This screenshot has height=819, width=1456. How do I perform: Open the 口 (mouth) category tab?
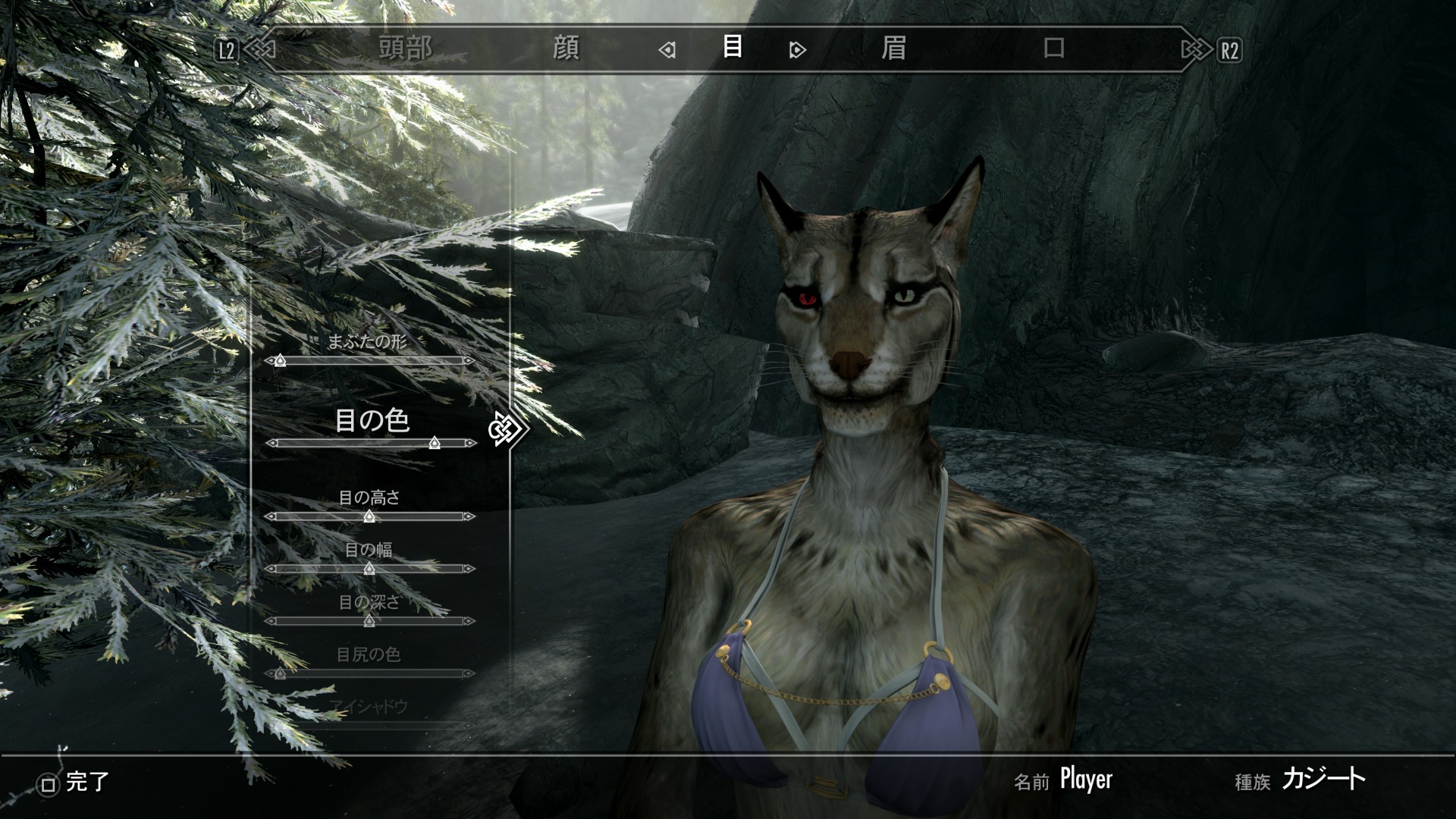(x=1053, y=49)
